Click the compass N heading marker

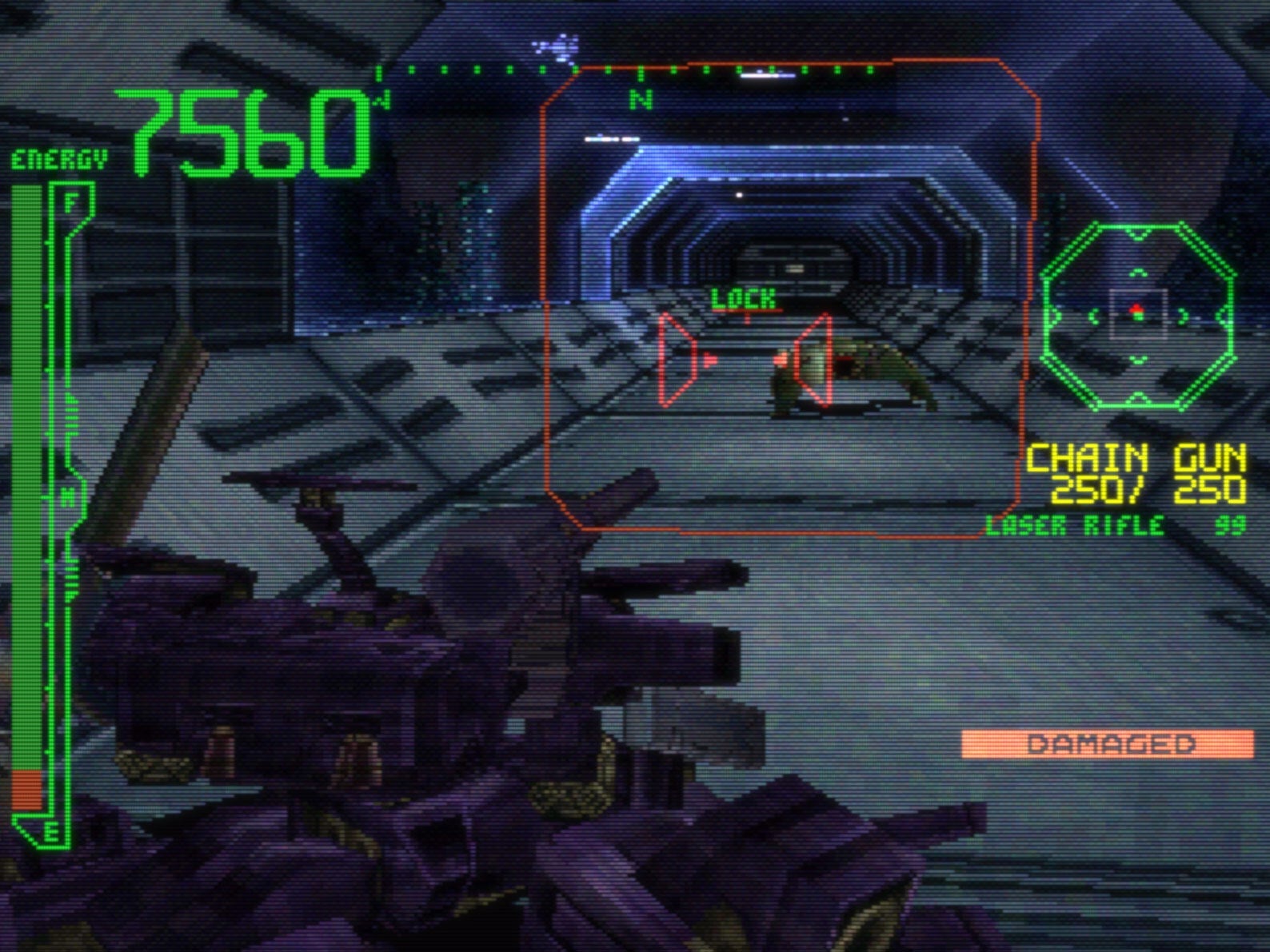[x=641, y=99]
